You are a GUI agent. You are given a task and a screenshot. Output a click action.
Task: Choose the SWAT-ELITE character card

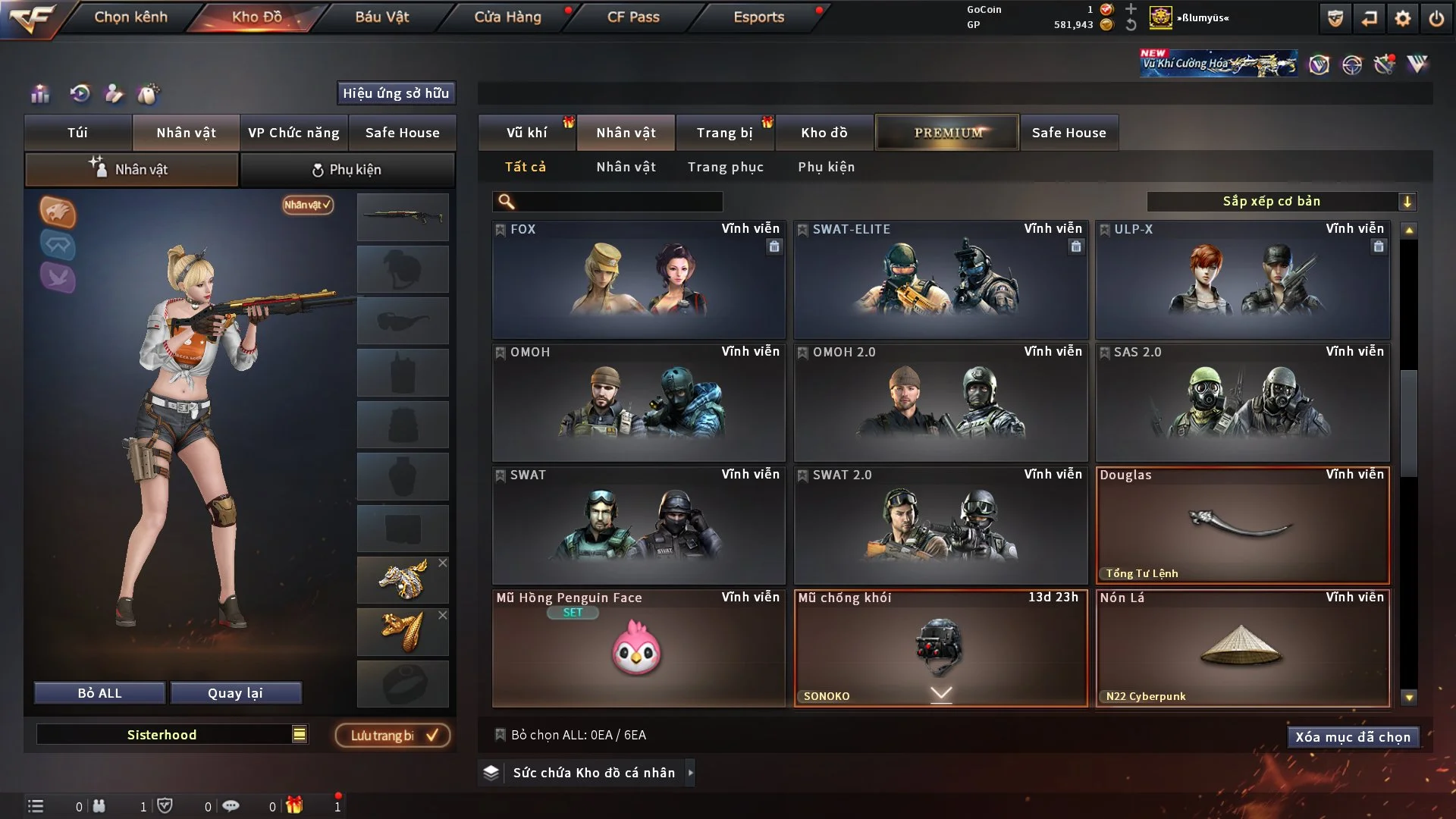click(x=940, y=280)
